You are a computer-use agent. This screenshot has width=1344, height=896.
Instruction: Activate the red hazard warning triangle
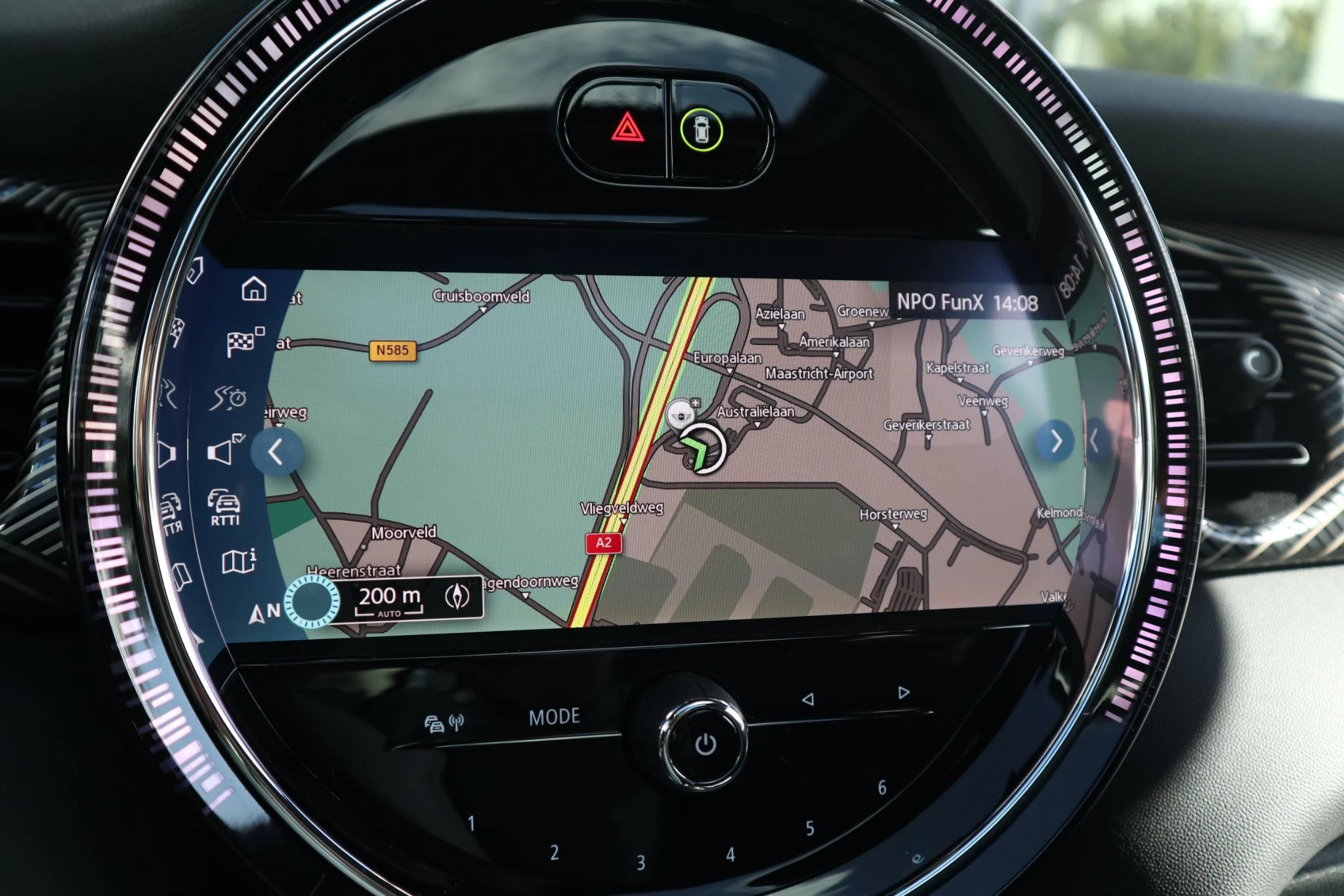pyautogui.click(x=627, y=127)
